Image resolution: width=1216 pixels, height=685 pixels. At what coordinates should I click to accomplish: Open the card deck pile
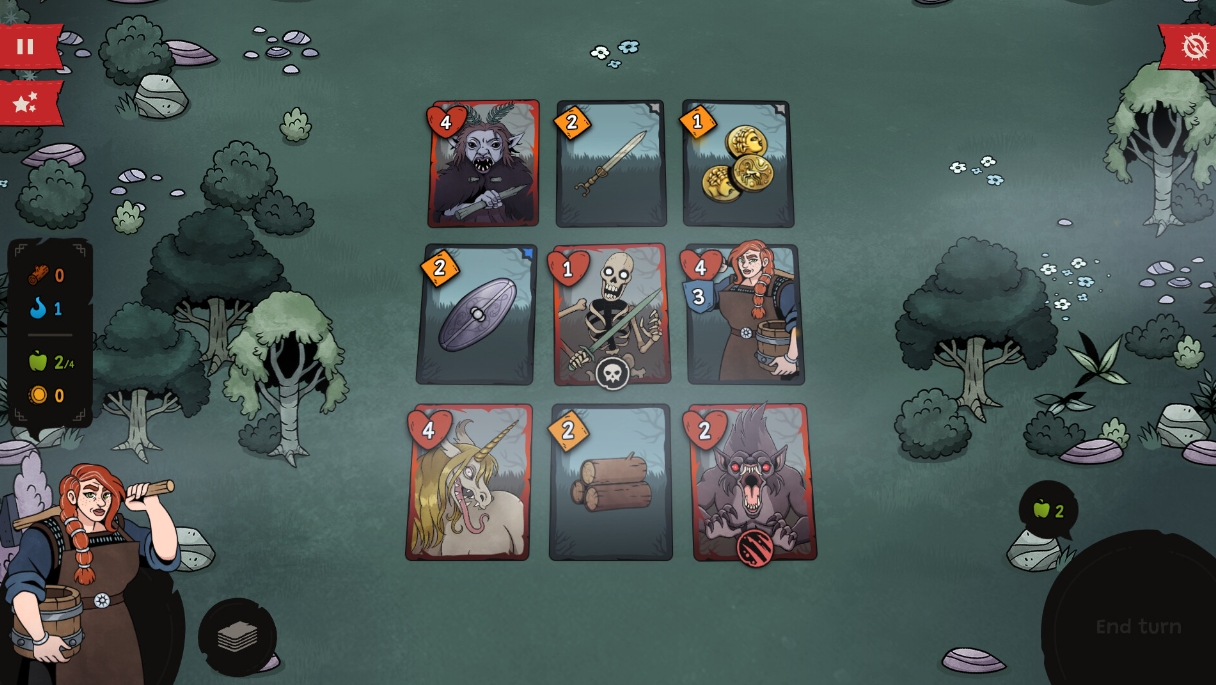pos(237,637)
